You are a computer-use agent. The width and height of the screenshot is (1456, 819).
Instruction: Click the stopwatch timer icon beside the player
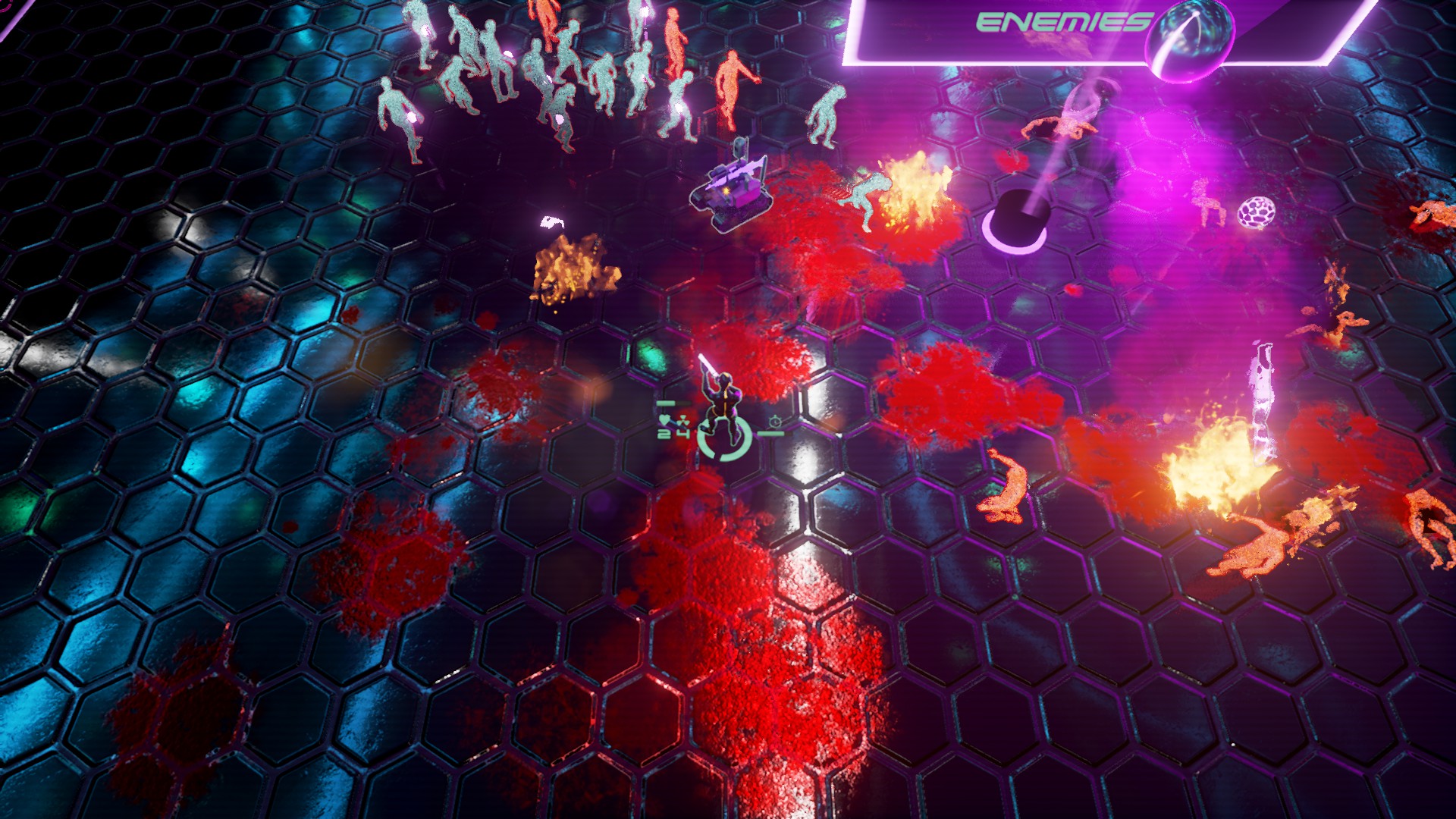tap(775, 422)
